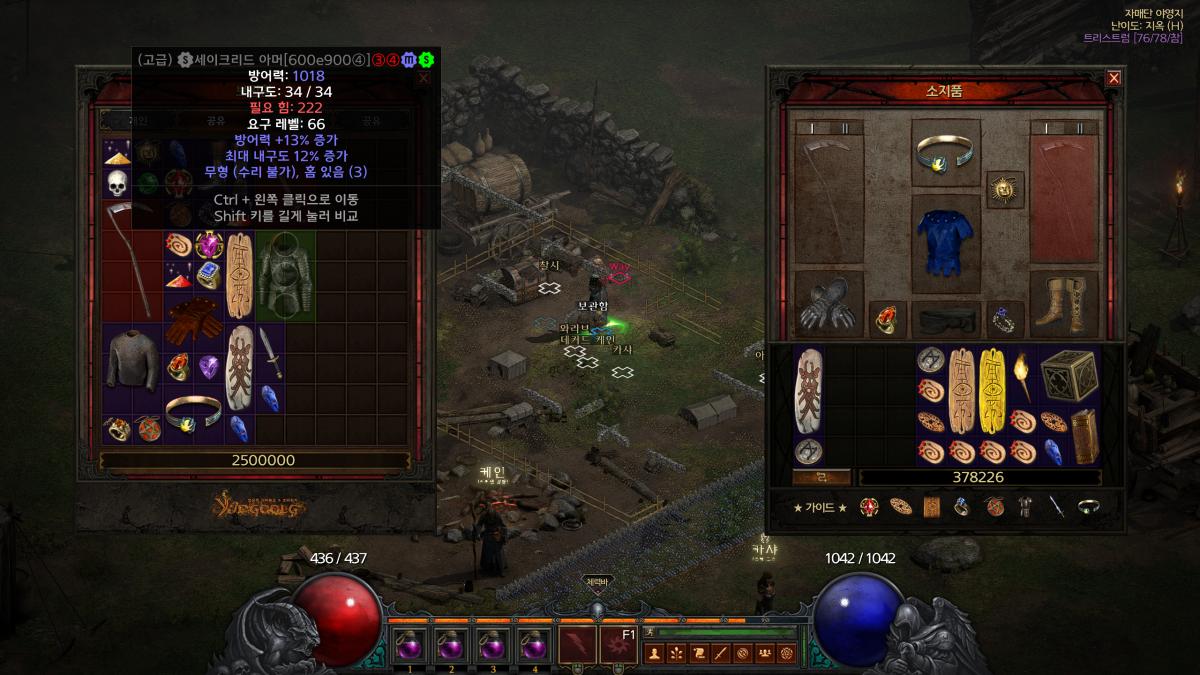This screenshot has width=1200, height=675.
Task: Toggle the run/walk button
Action: coord(649,632)
